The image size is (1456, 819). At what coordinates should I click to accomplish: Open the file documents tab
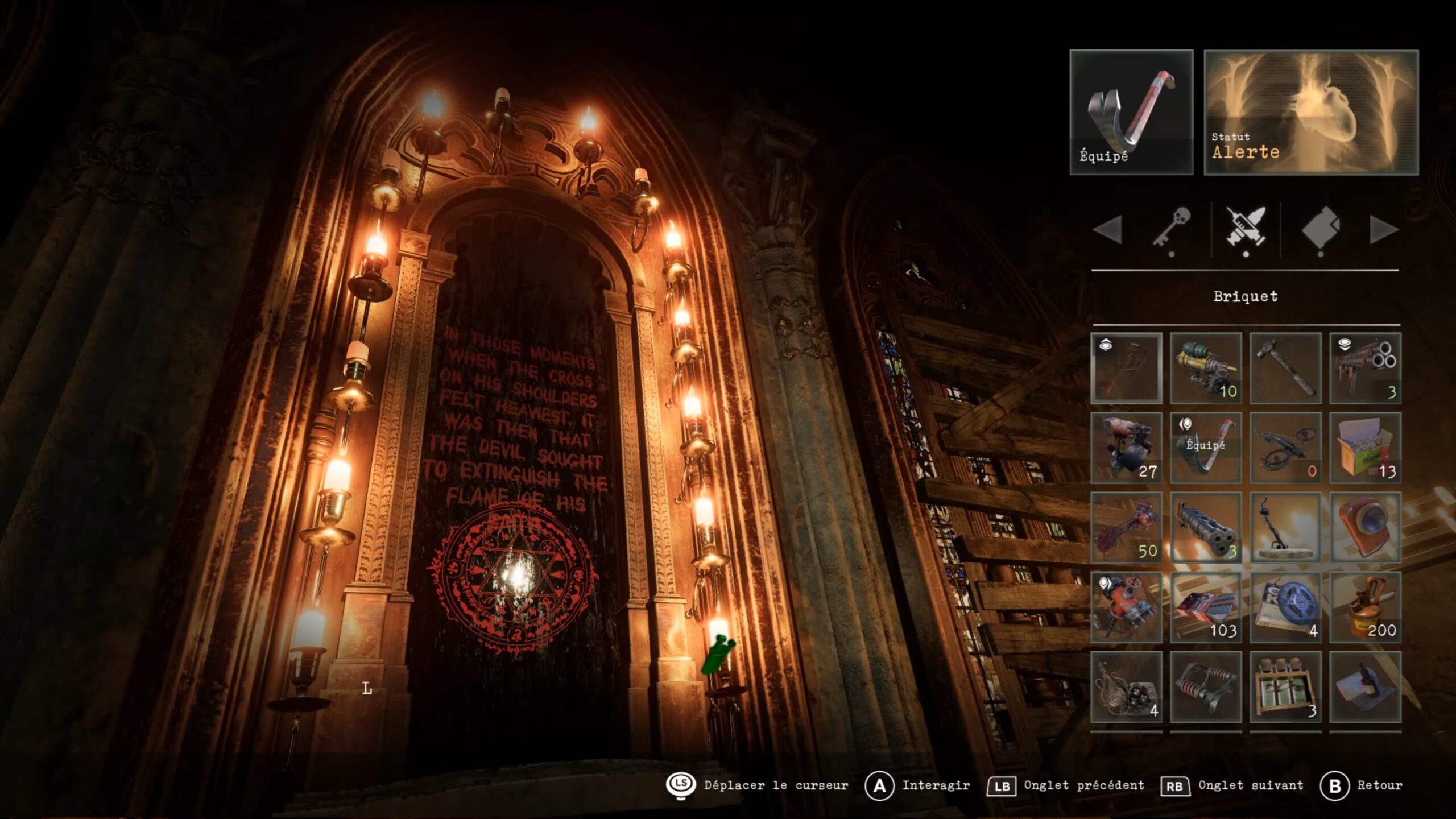[x=1321, y=229]
